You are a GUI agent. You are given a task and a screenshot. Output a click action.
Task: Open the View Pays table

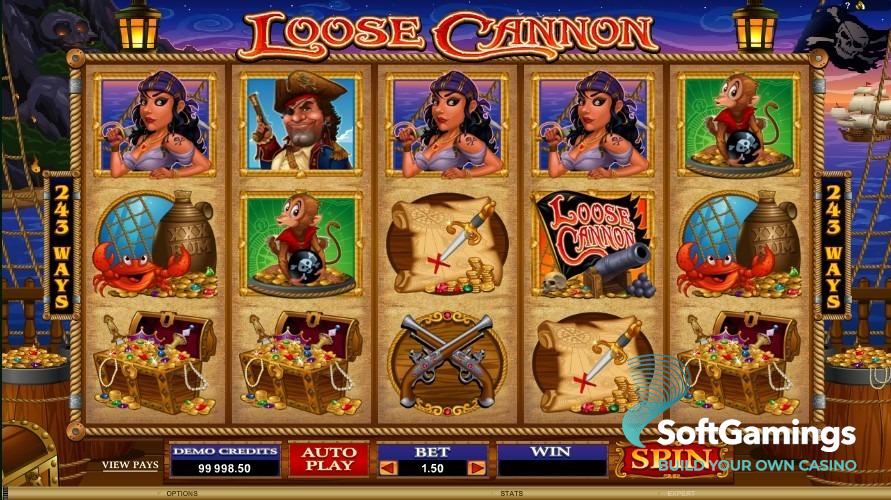130,465
